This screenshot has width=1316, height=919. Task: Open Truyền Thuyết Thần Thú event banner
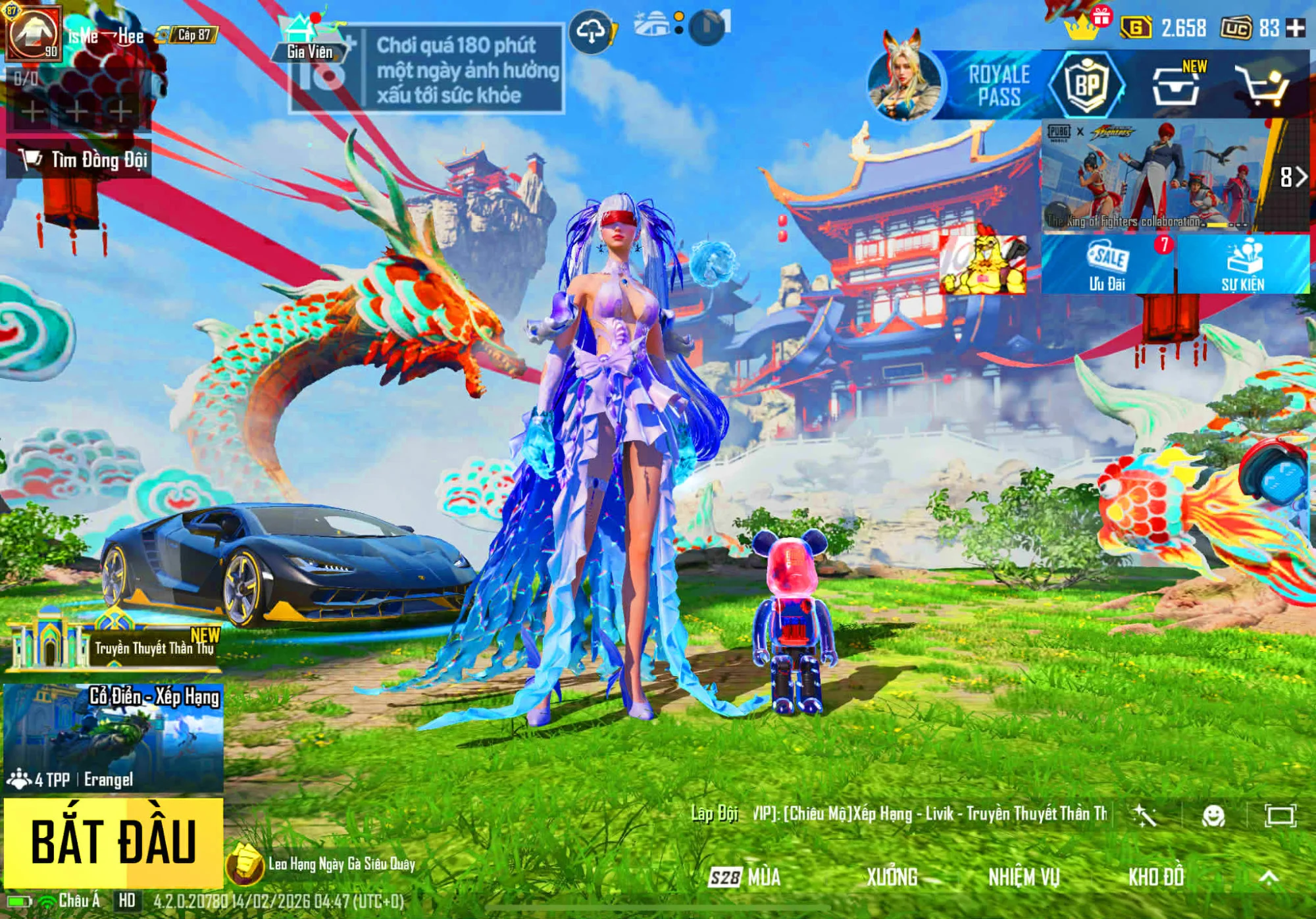pos(113,646)
